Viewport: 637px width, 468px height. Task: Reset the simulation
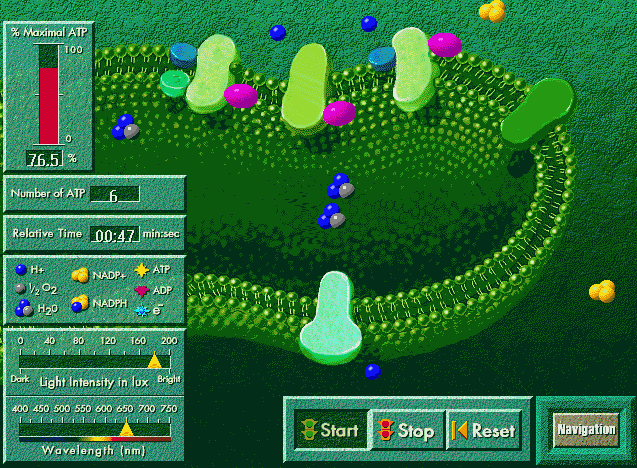point(483,431)
